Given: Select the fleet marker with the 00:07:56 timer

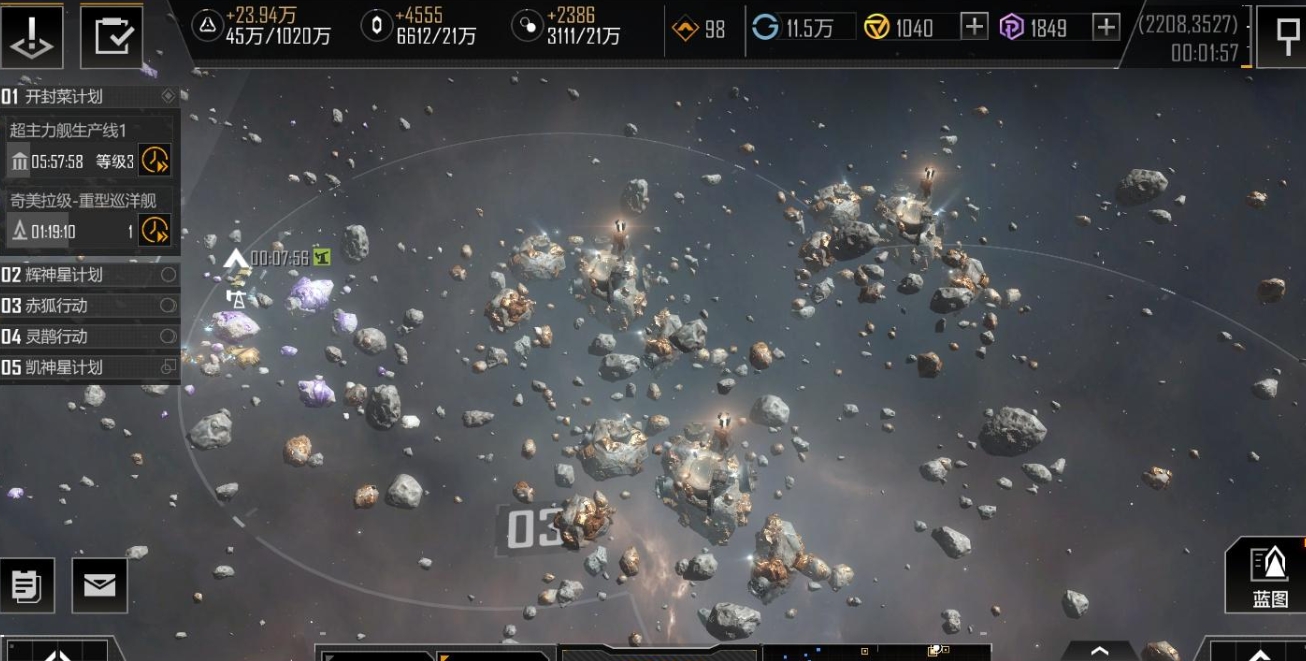Looking at the screenshot, I should pos(236,260).
